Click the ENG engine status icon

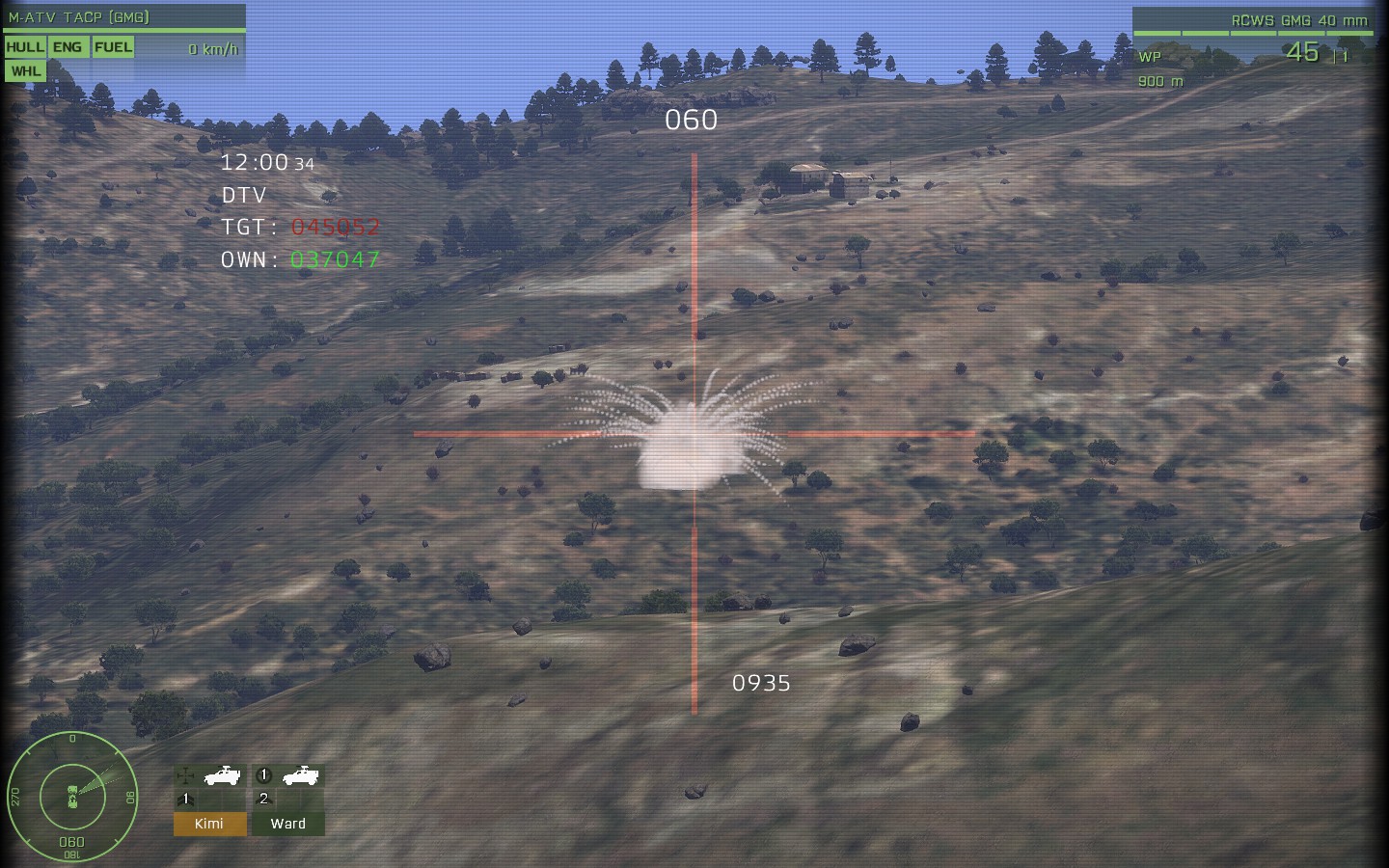tap(68, 45)
